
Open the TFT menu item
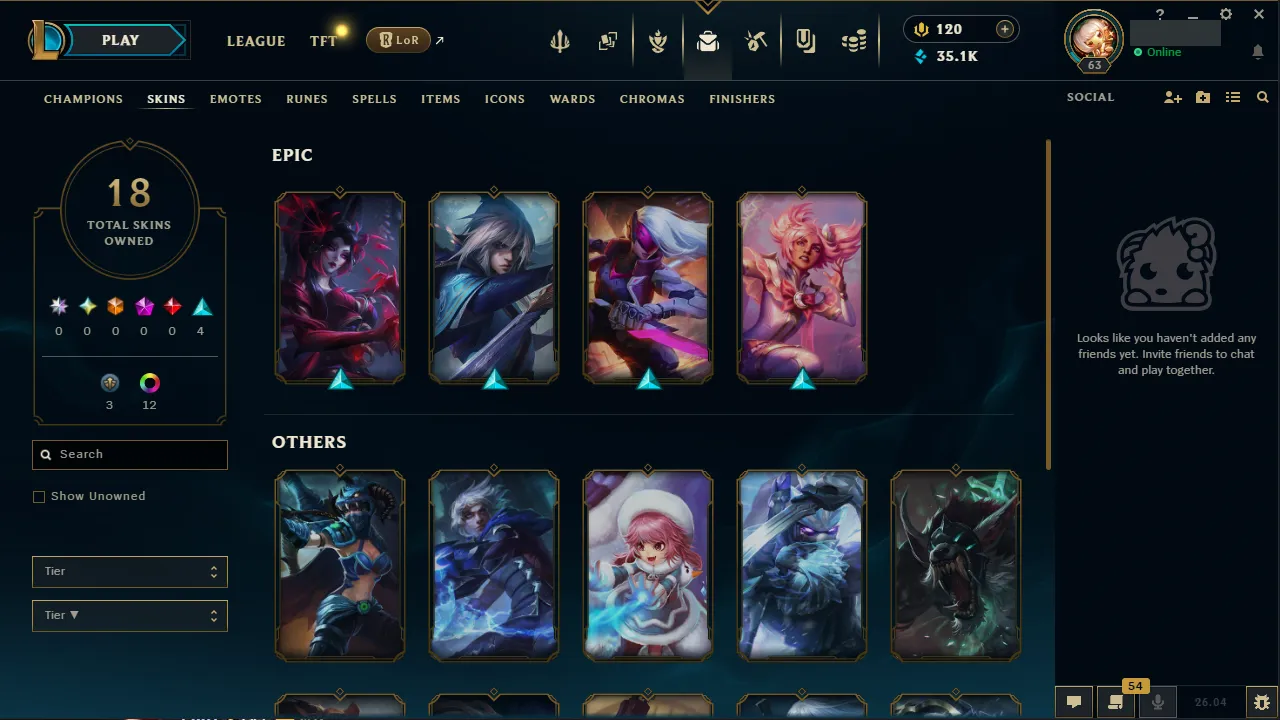tap(322, 41)
